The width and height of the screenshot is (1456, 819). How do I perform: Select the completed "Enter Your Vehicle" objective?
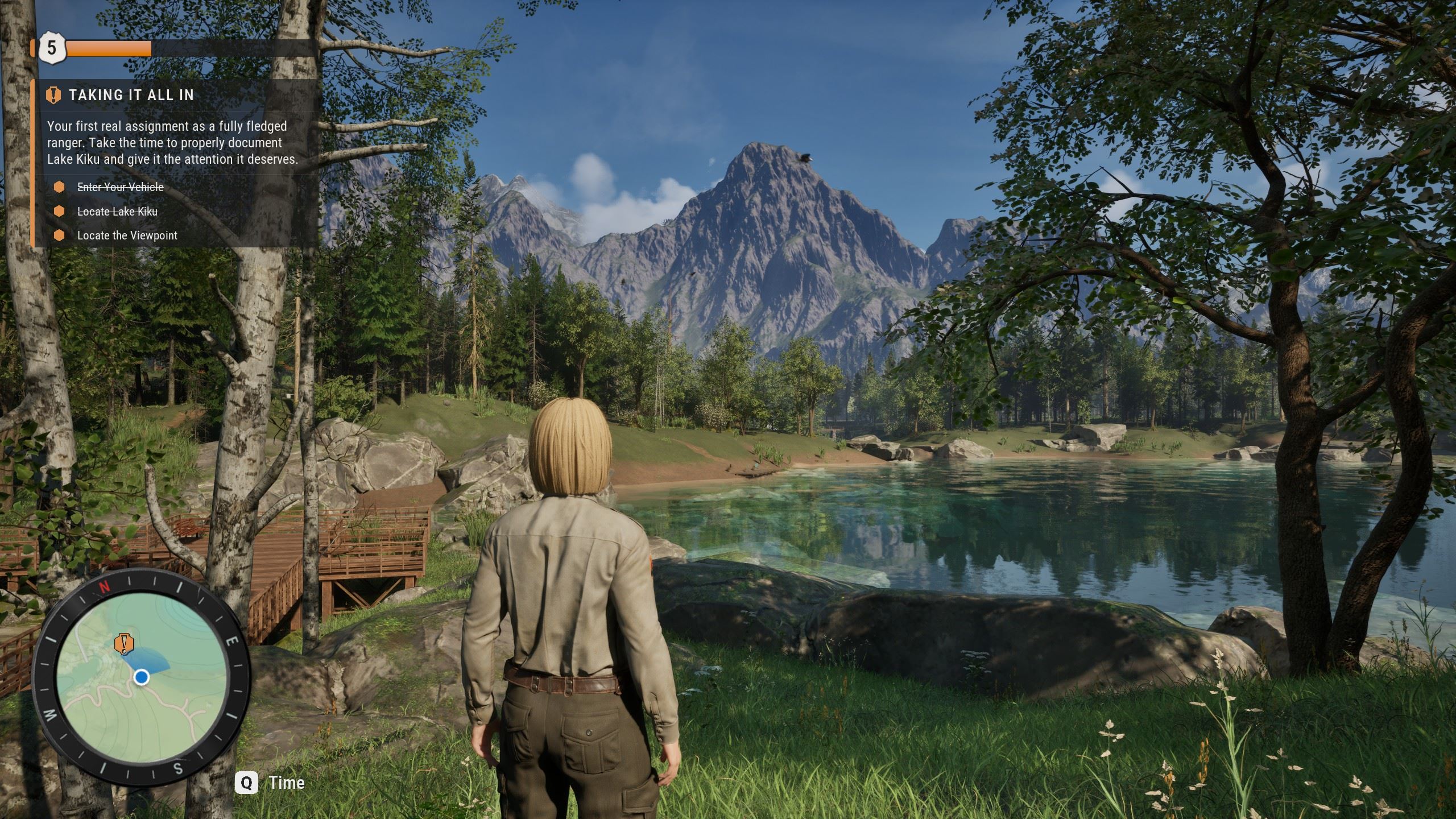coord(120,187)
